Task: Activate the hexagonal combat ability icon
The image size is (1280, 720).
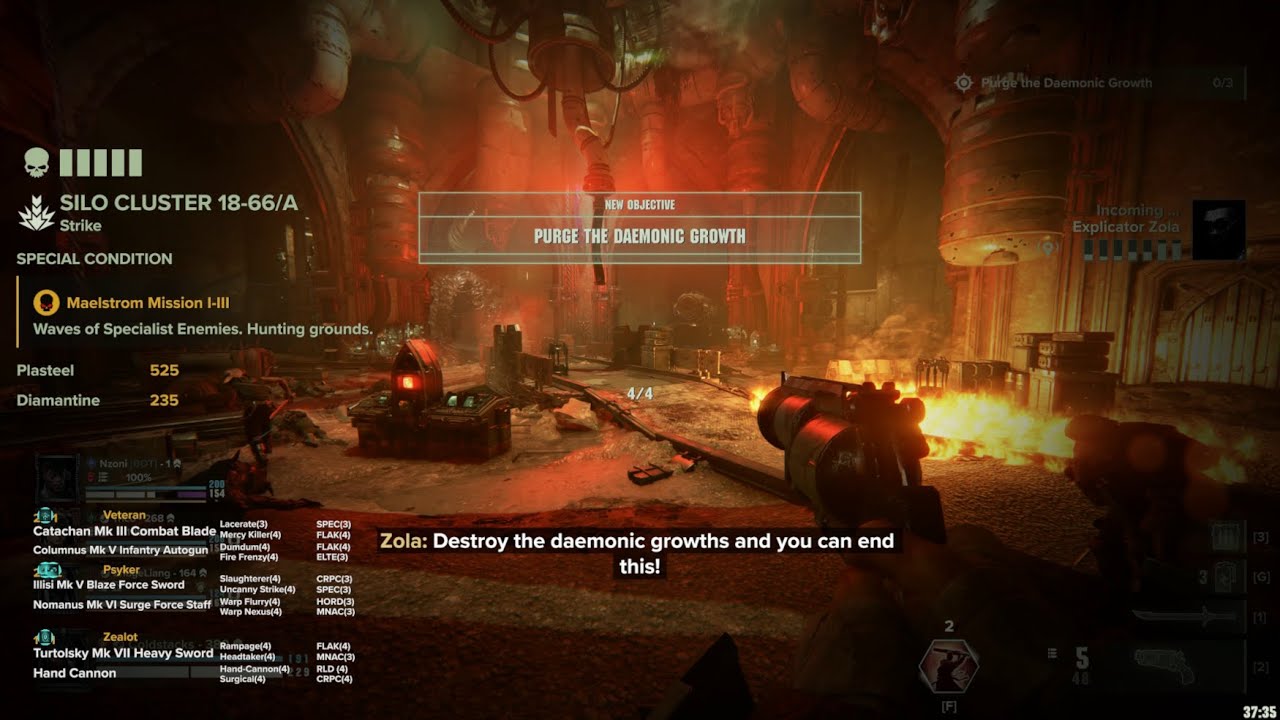Action: point(948,665)
